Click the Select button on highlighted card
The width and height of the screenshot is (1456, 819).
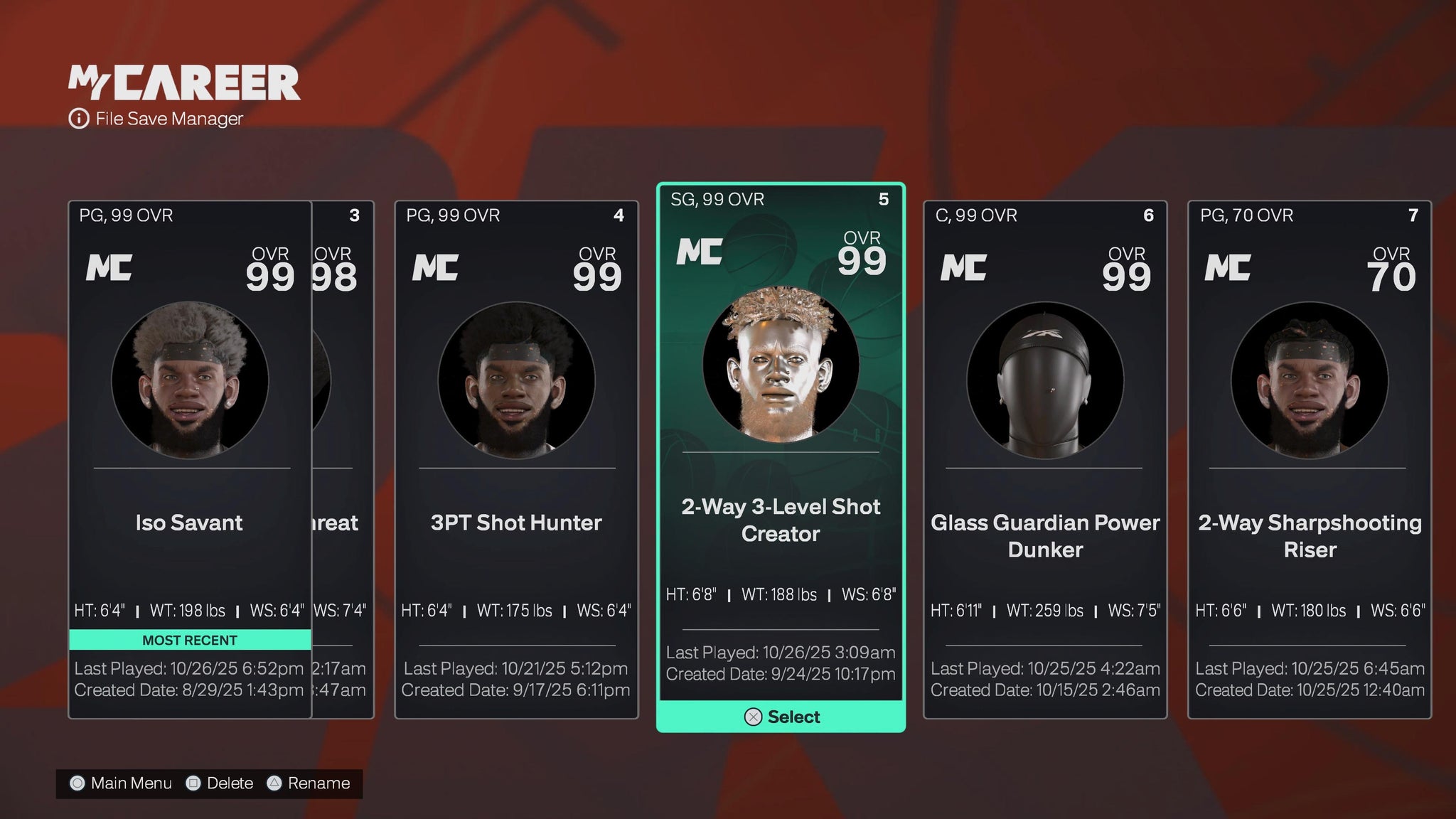pyautogui.click(x=781, y=717)
